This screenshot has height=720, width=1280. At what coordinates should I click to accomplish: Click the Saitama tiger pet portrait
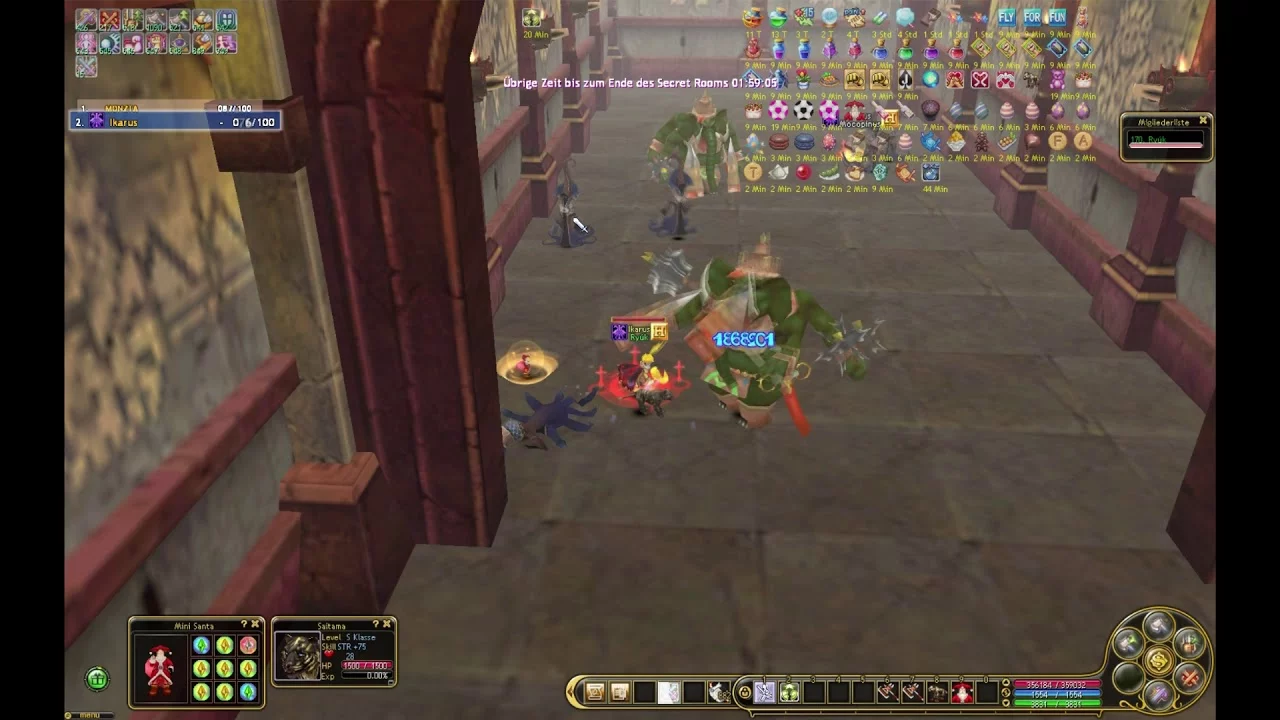click(x=297, y=657)
